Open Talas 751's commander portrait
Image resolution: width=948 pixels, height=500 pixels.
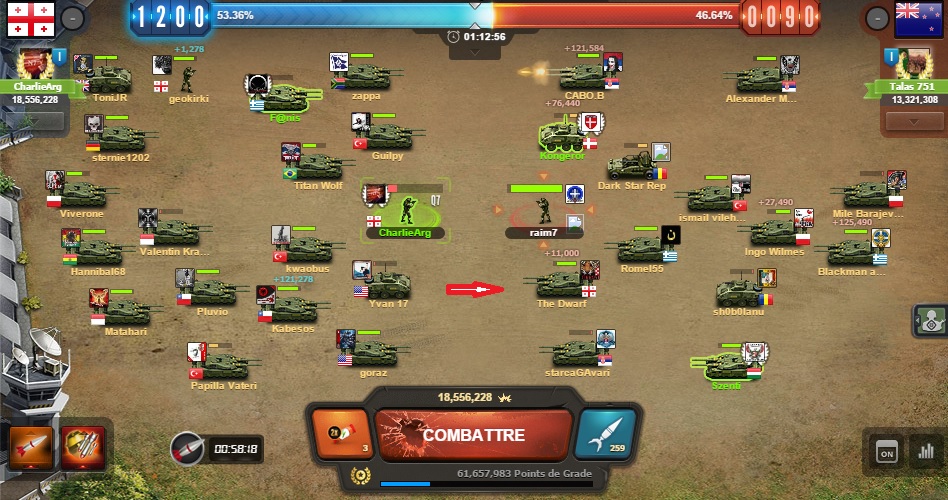(x=913, y=64)
